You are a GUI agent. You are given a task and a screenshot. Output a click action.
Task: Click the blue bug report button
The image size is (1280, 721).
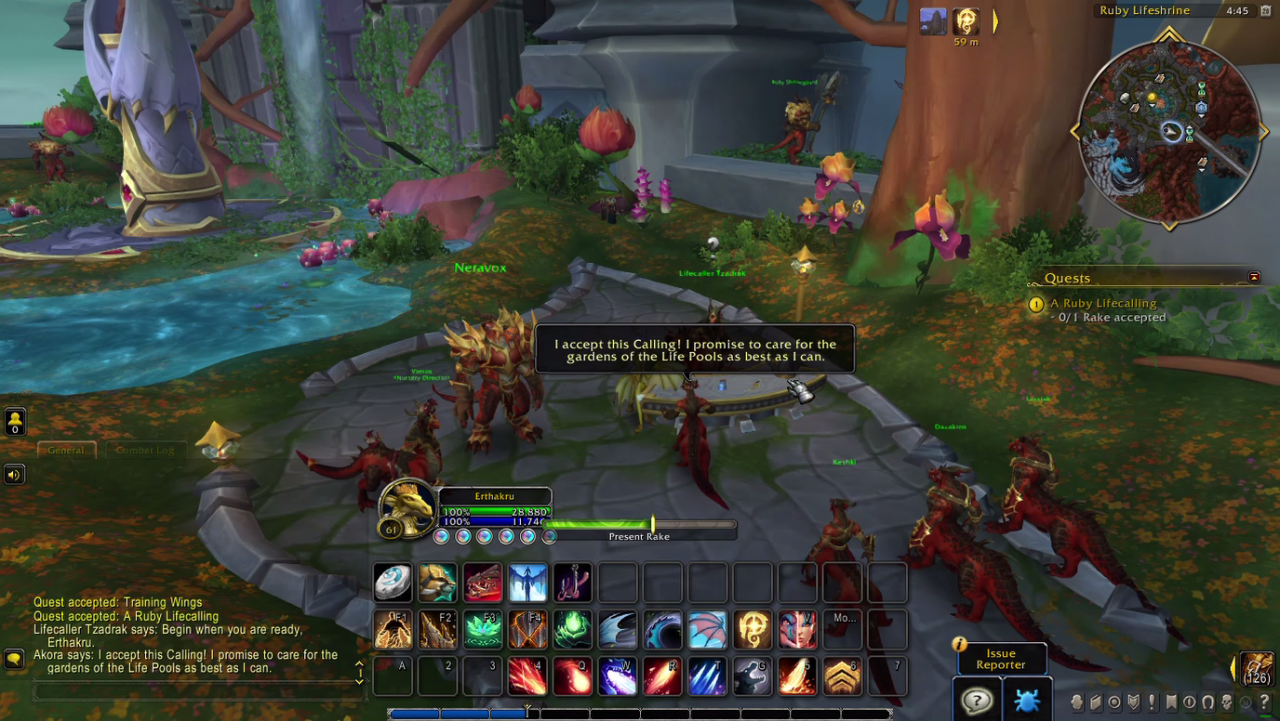[1027, 700]
